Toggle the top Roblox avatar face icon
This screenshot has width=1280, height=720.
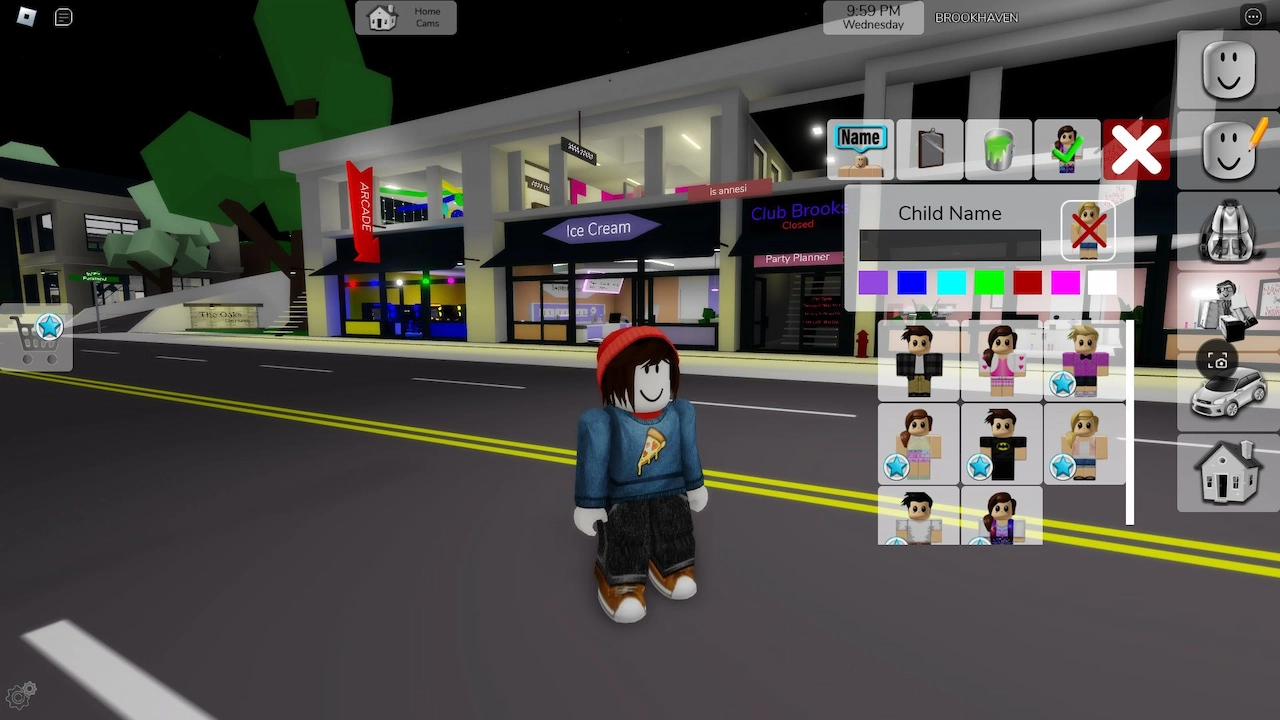click(1227, 70)
